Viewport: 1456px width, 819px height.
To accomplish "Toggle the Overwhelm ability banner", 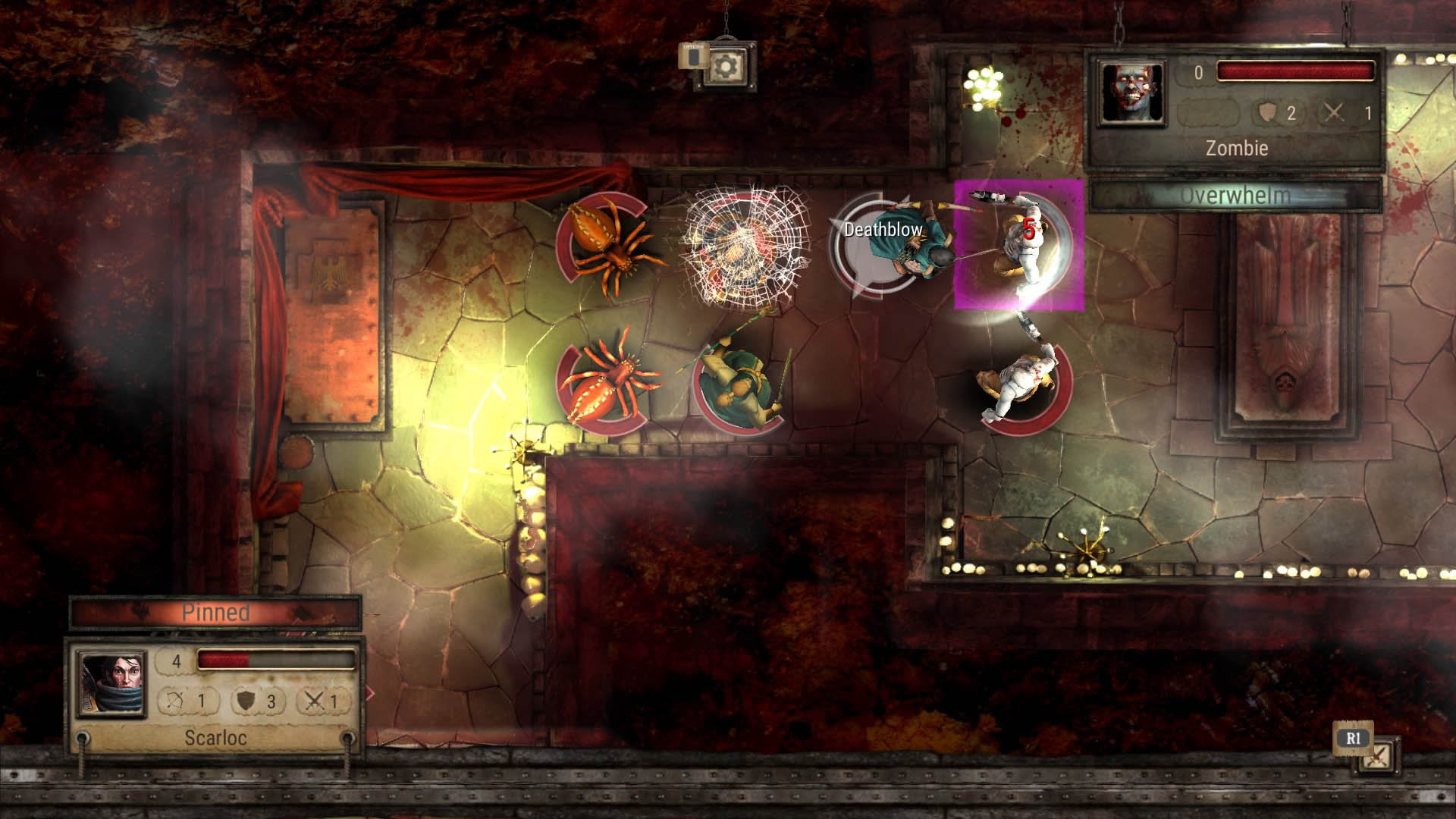I will (x=1236, y=193).
